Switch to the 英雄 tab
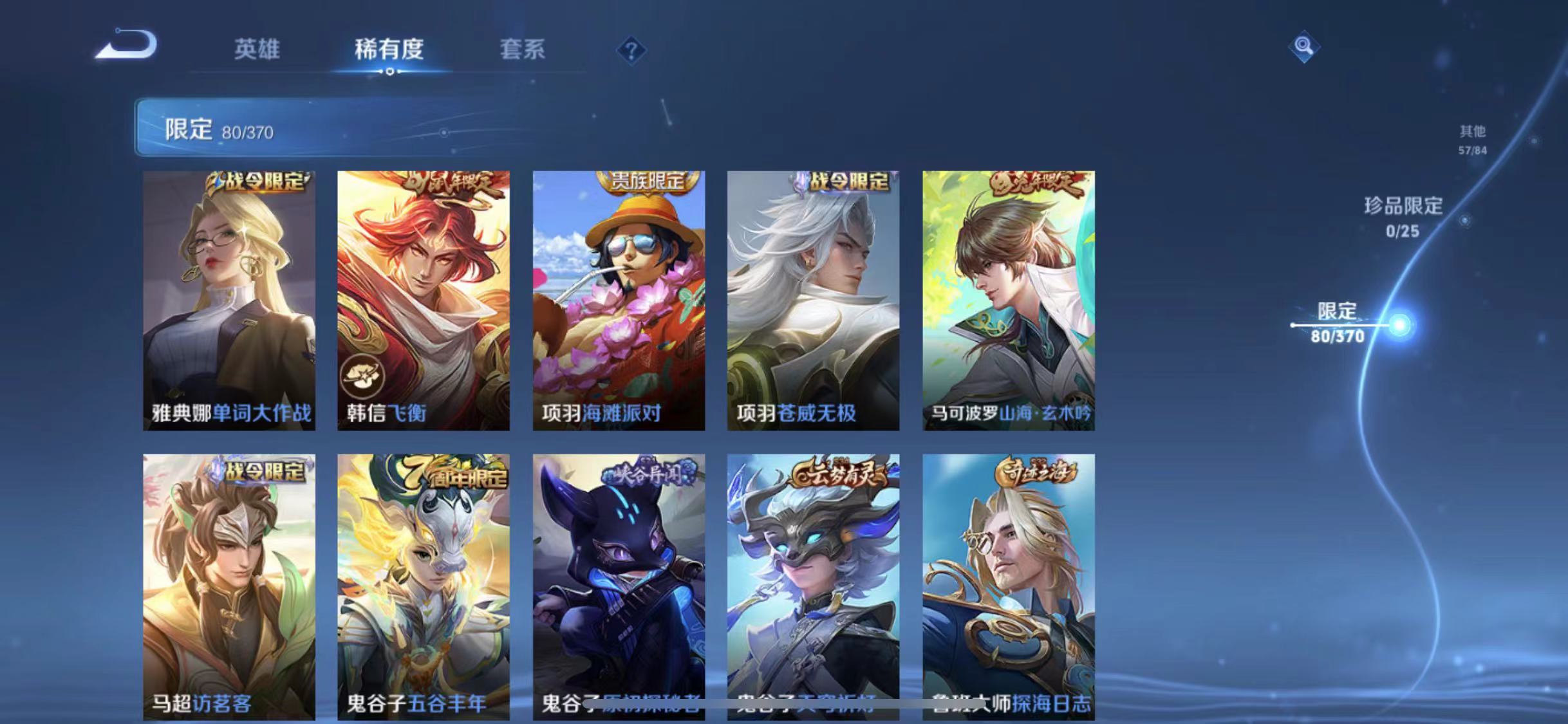 coord(257,50)
